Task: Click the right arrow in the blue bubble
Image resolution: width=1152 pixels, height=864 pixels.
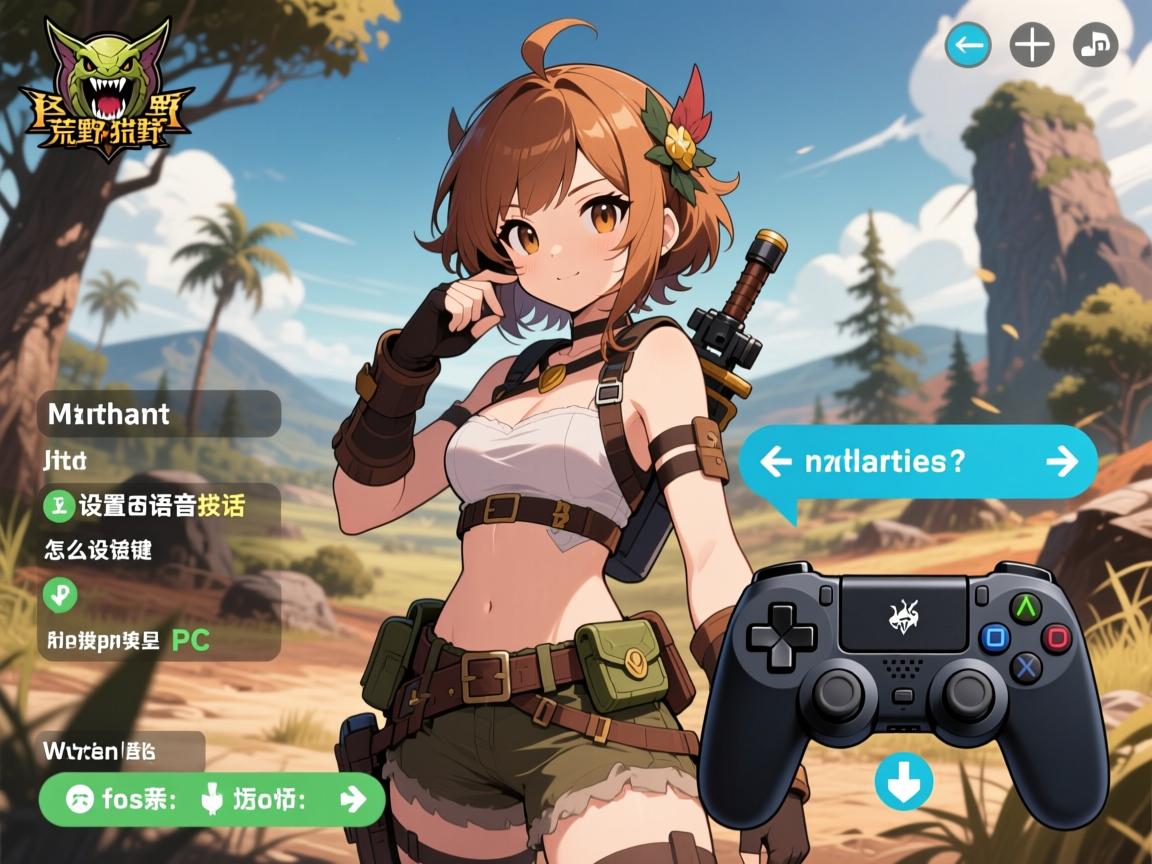Action: (1061, 461)
